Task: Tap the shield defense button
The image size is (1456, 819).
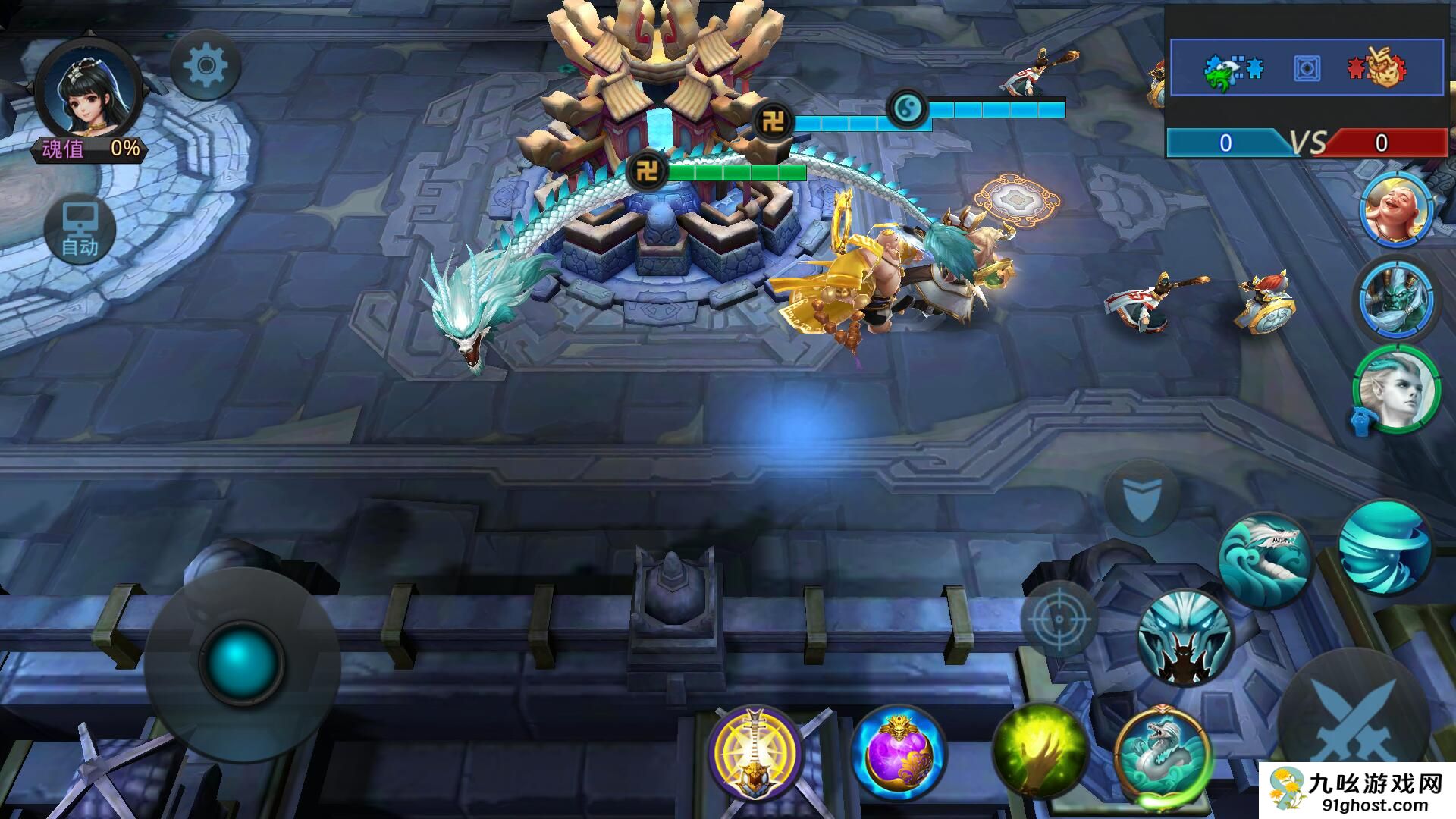Action: coord(1141,498)
